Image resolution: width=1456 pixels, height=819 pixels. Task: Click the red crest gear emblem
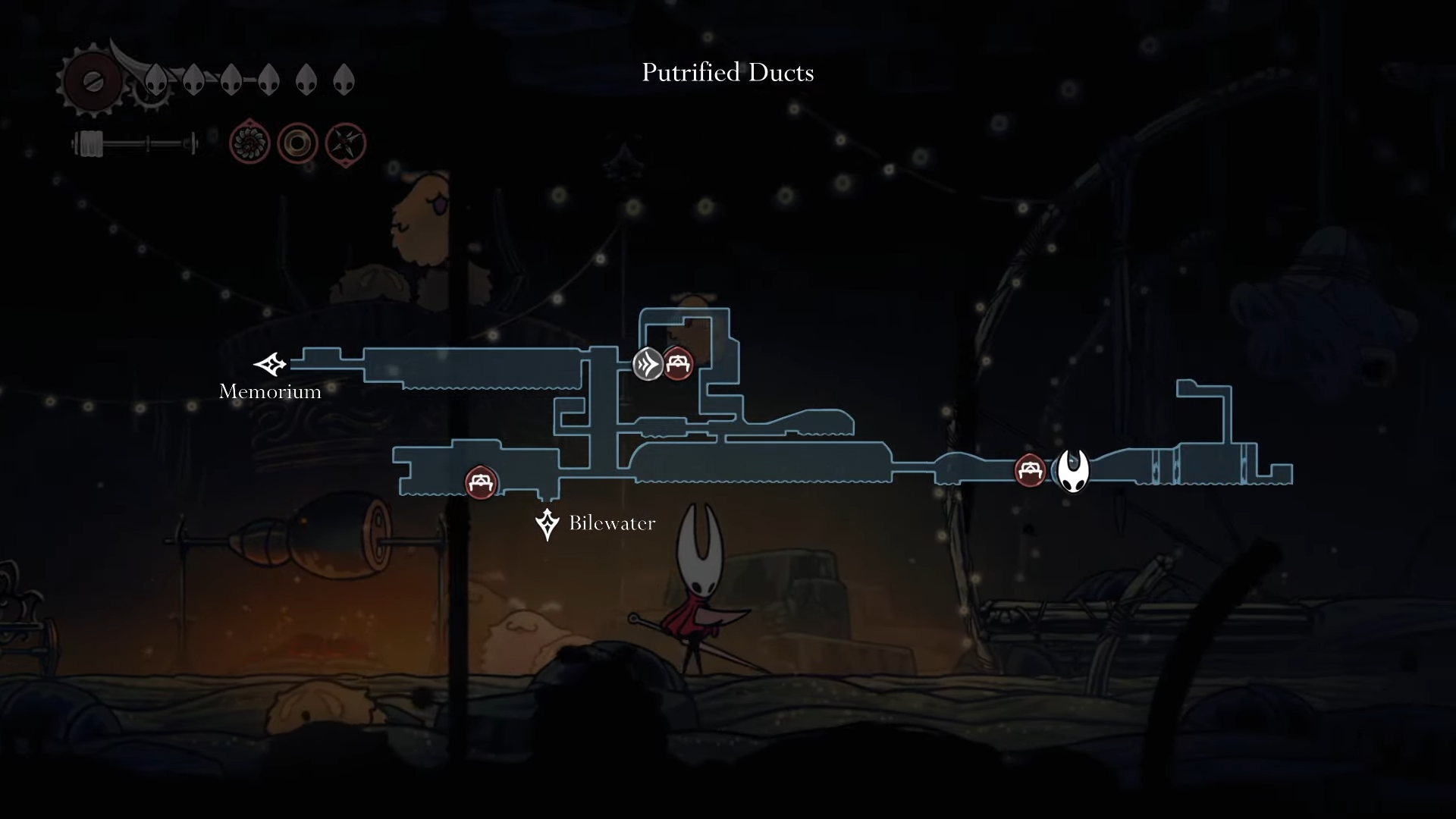[x=93, y=80]
